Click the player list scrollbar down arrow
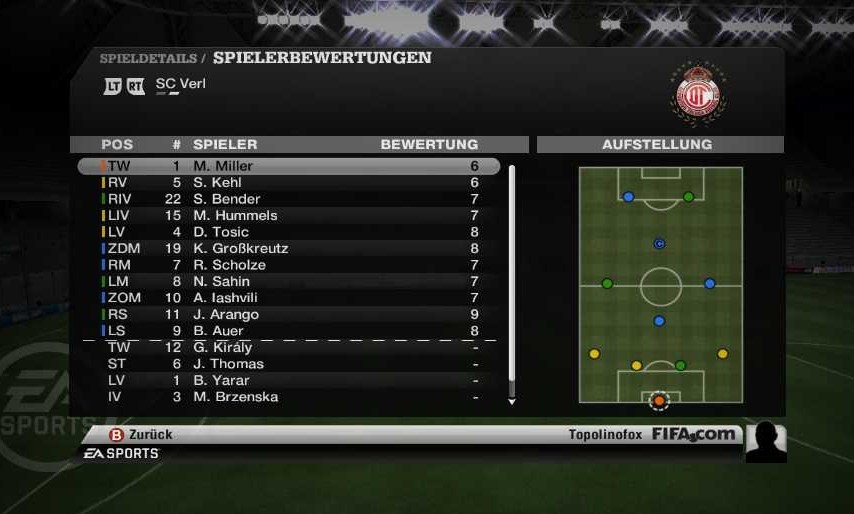Image resolution: width=854 pixels, height=514 pixels. [x=512, y=402]
